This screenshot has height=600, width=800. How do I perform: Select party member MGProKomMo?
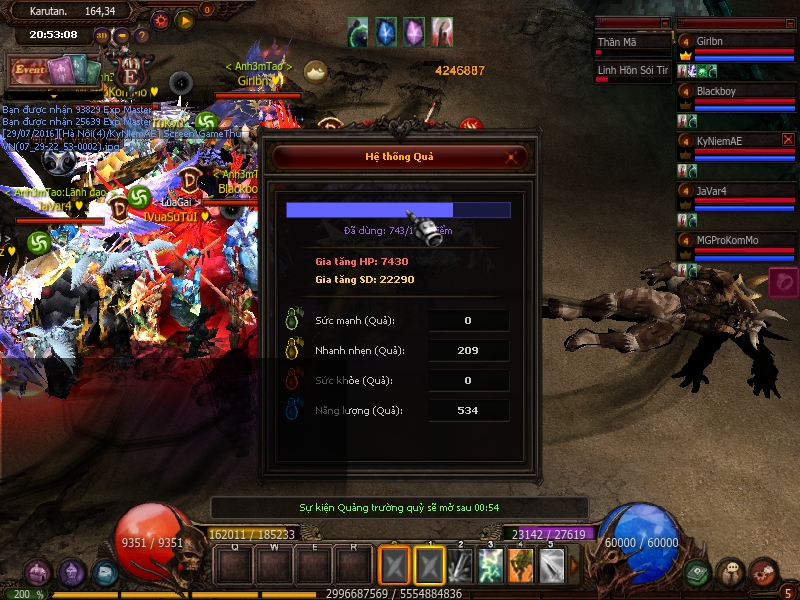737,240
